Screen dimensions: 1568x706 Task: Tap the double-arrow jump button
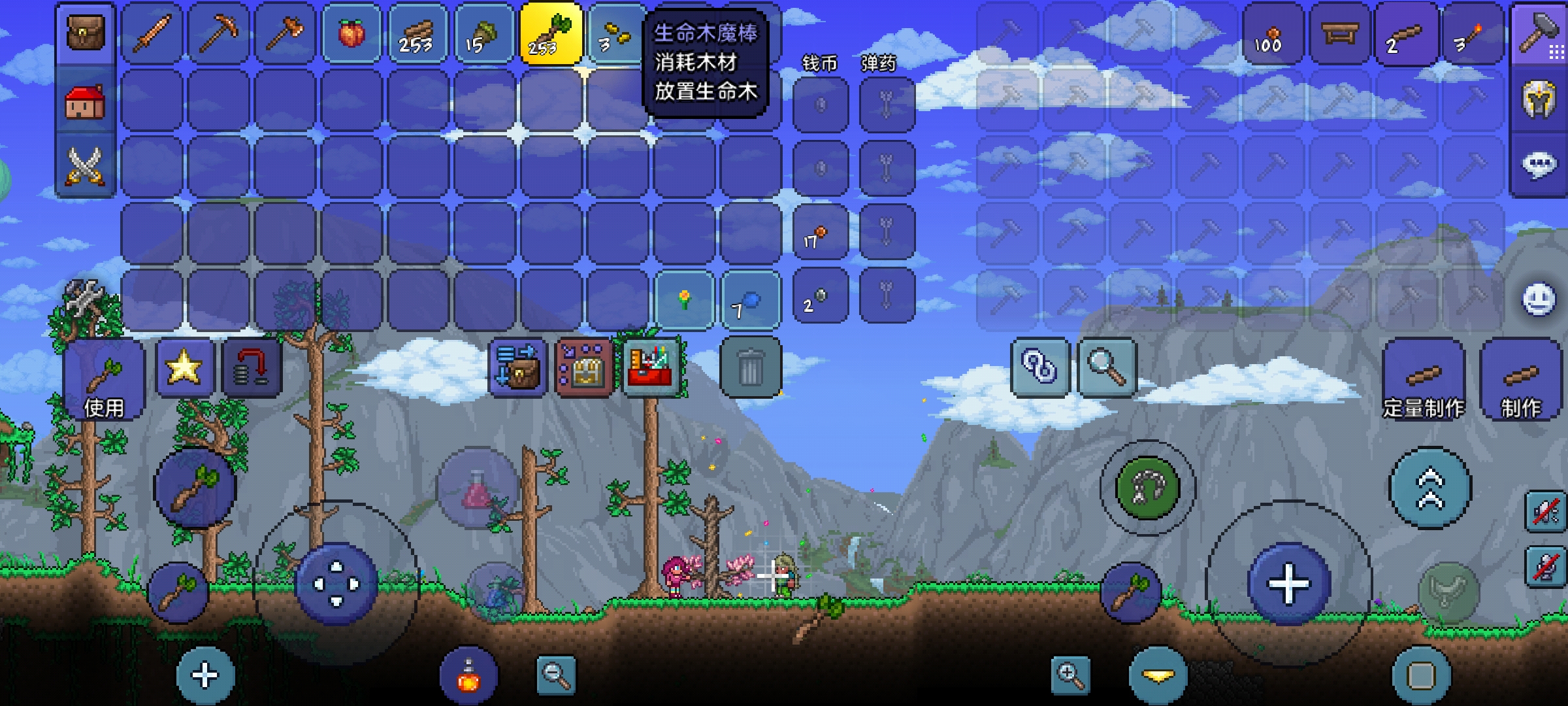1430,488
